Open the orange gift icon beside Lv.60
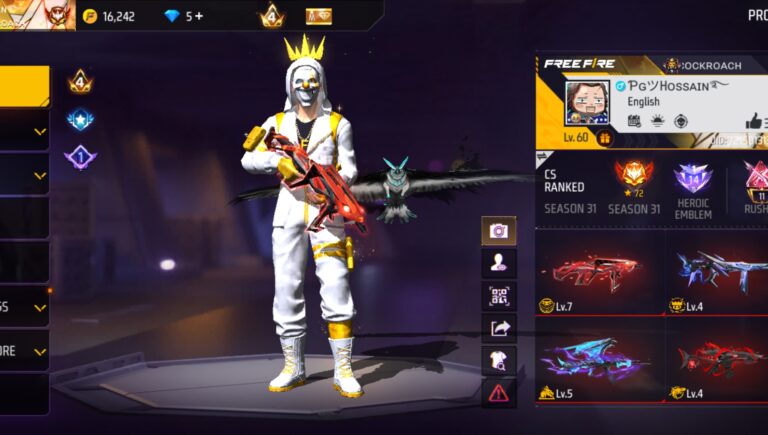The height and width of the screenshot is (435, 768). click(x=604, y=138)
